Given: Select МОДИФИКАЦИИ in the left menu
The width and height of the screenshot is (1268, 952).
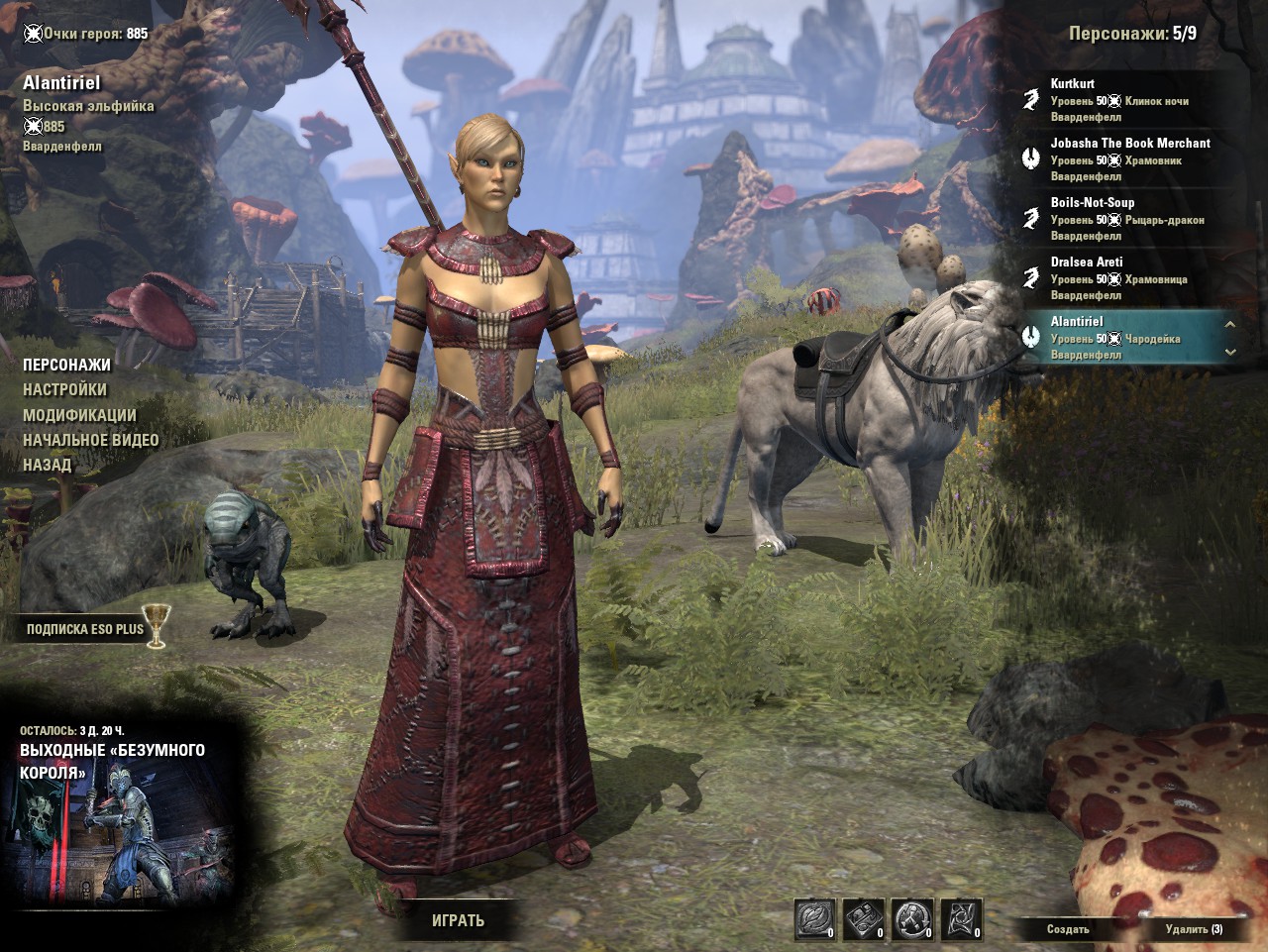Looking at the screenshot, I should pos(79,415).
